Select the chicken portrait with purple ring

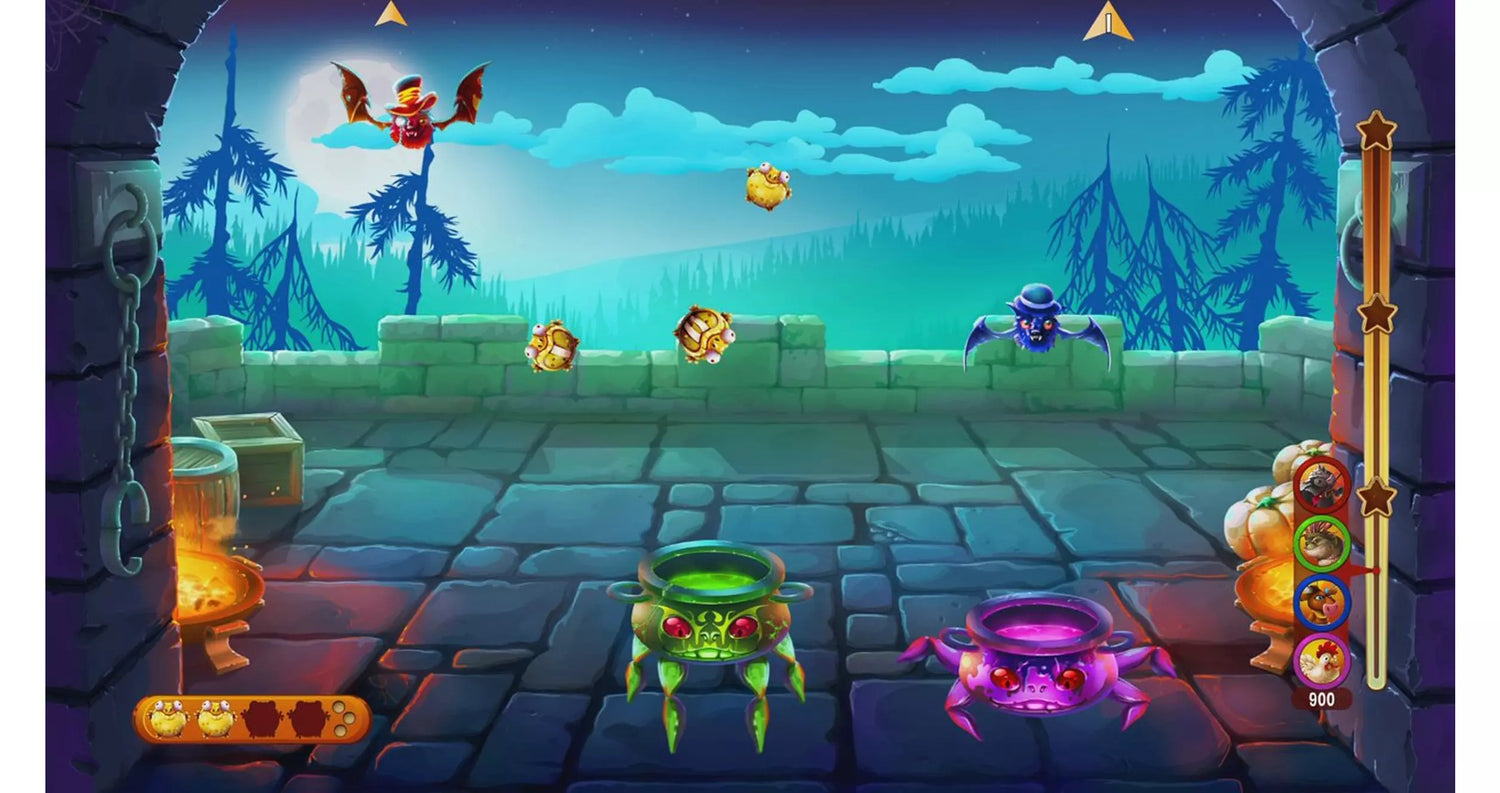coord(1322,660)
